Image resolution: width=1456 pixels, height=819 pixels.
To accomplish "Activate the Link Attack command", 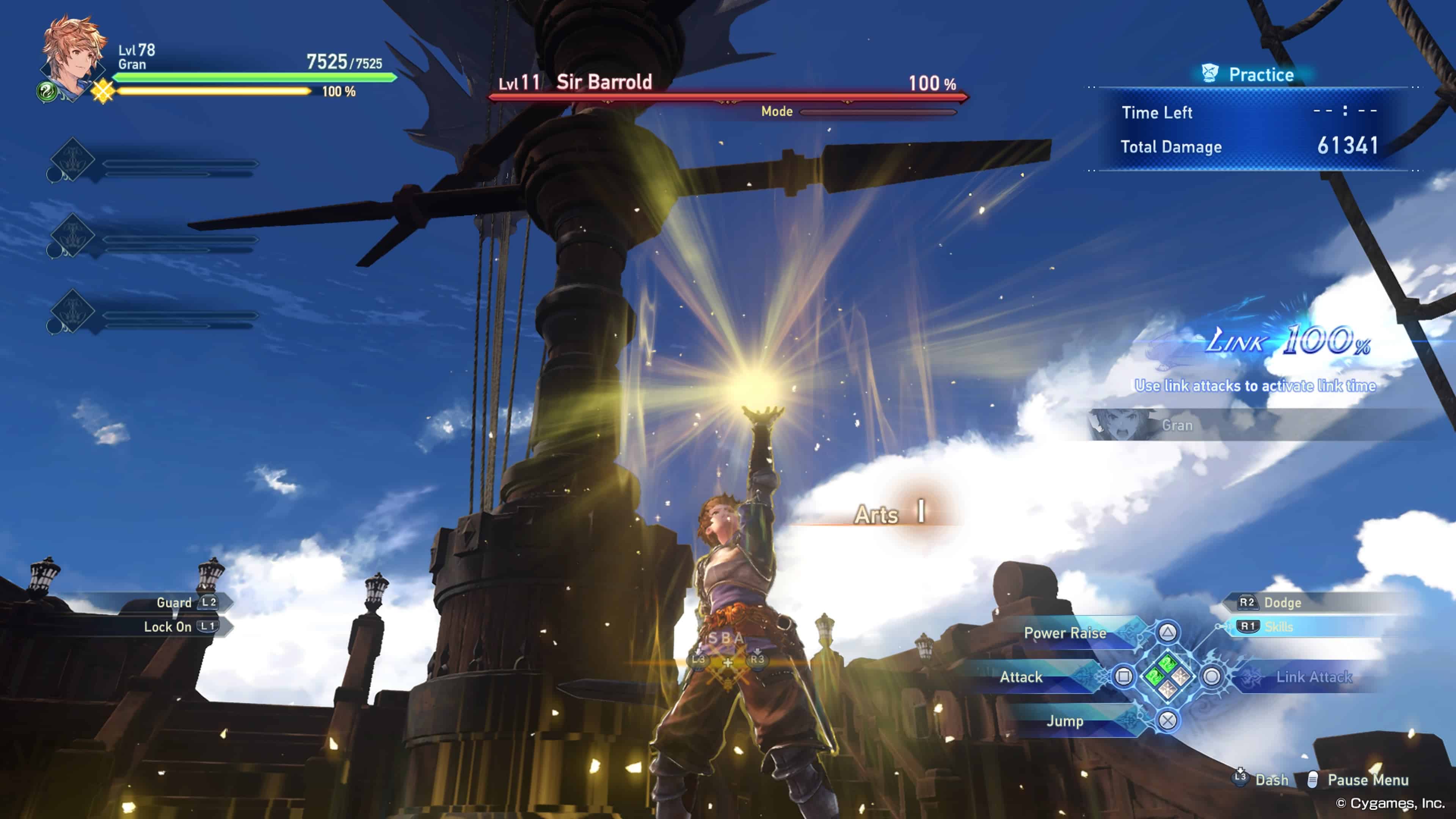I will point(1313,676).
